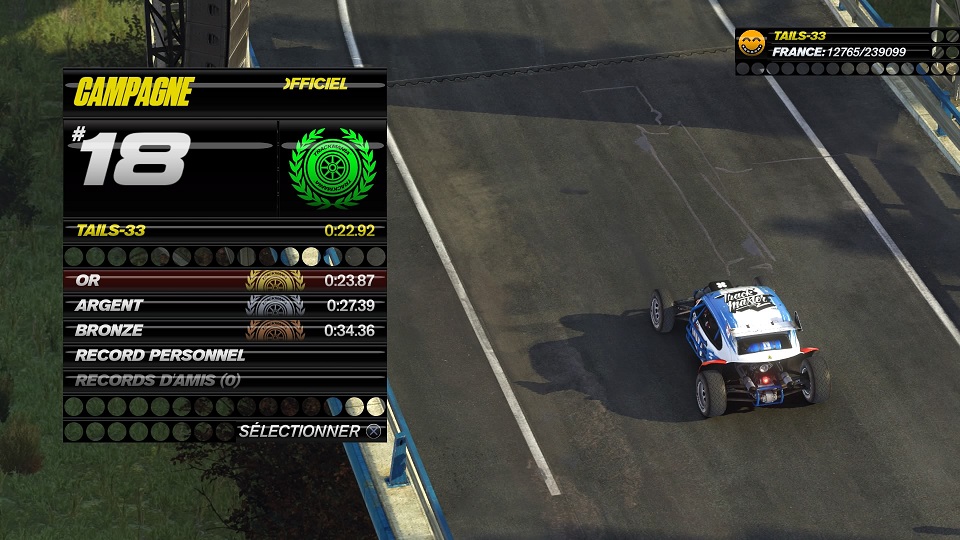Open the CAMPAGNE header

[x=134, y=93]
